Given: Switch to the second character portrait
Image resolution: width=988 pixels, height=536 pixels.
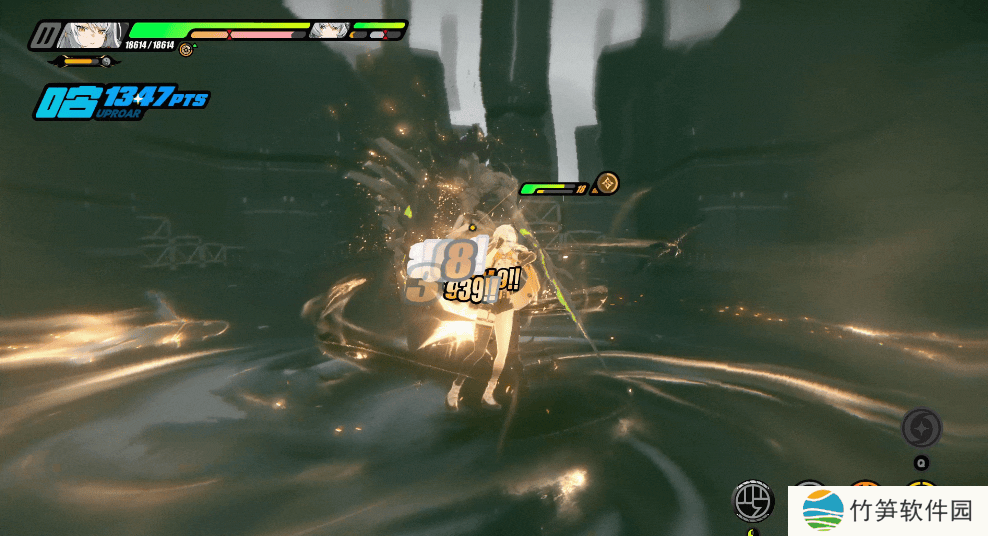Looking at the screenshot, I should pos(327,31).
